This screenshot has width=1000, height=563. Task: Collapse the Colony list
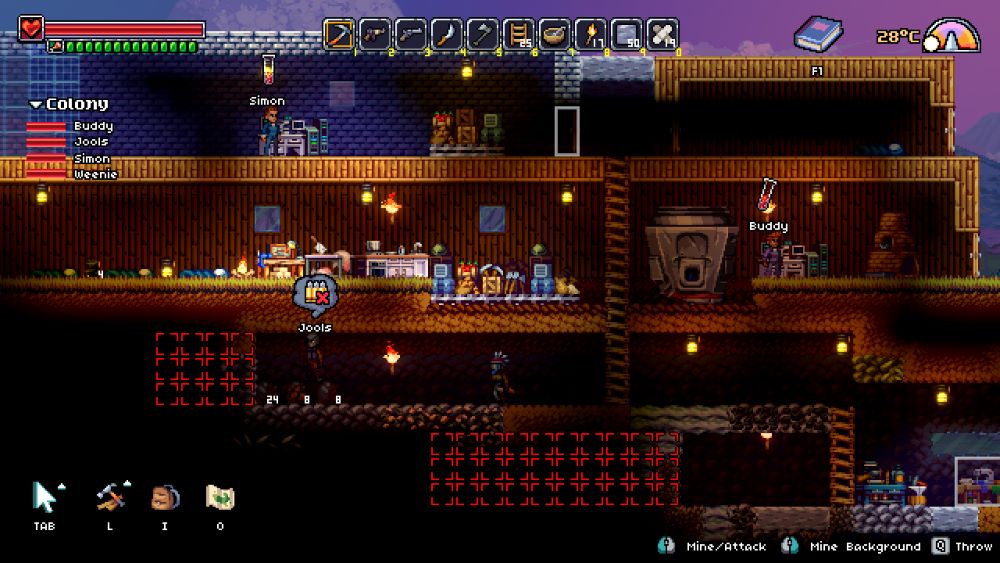[36, 104]
